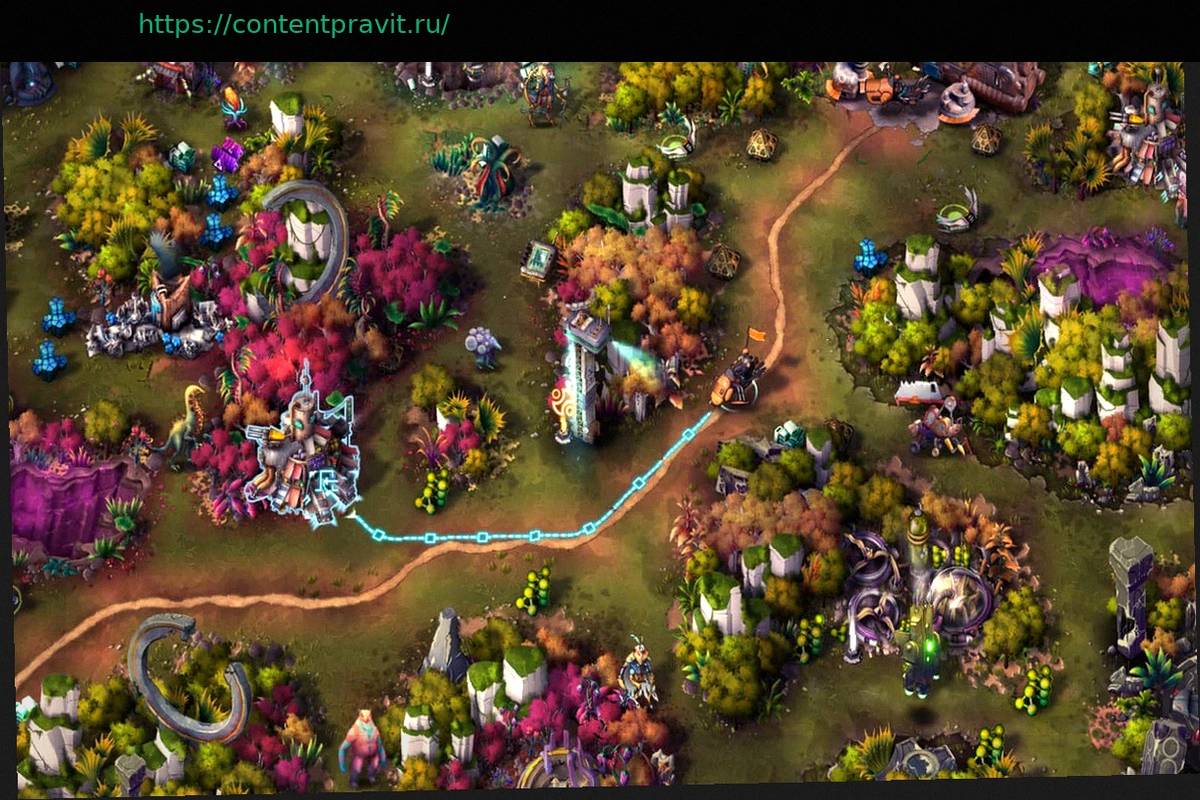
Task: Open the contentpravit.ru link
Action: (x=293, y=24)
